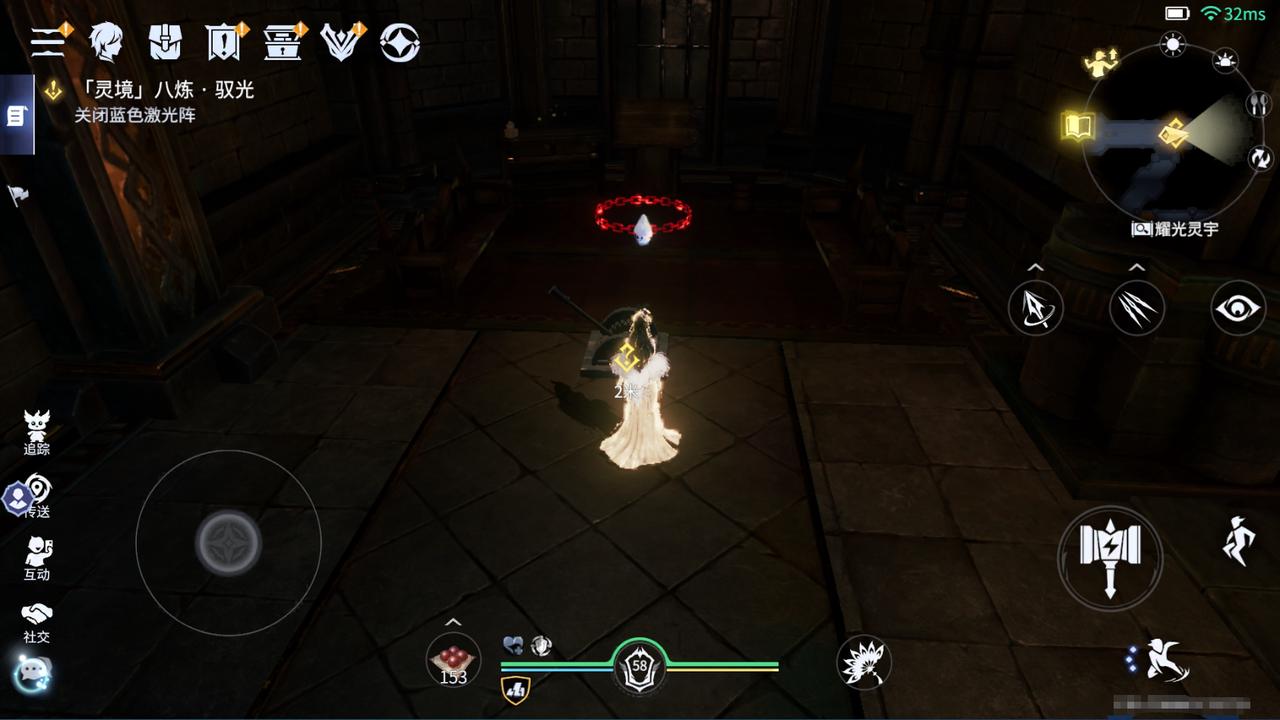Click the sun icon above the minimap
The image size is (1280, 720).
1172,43
